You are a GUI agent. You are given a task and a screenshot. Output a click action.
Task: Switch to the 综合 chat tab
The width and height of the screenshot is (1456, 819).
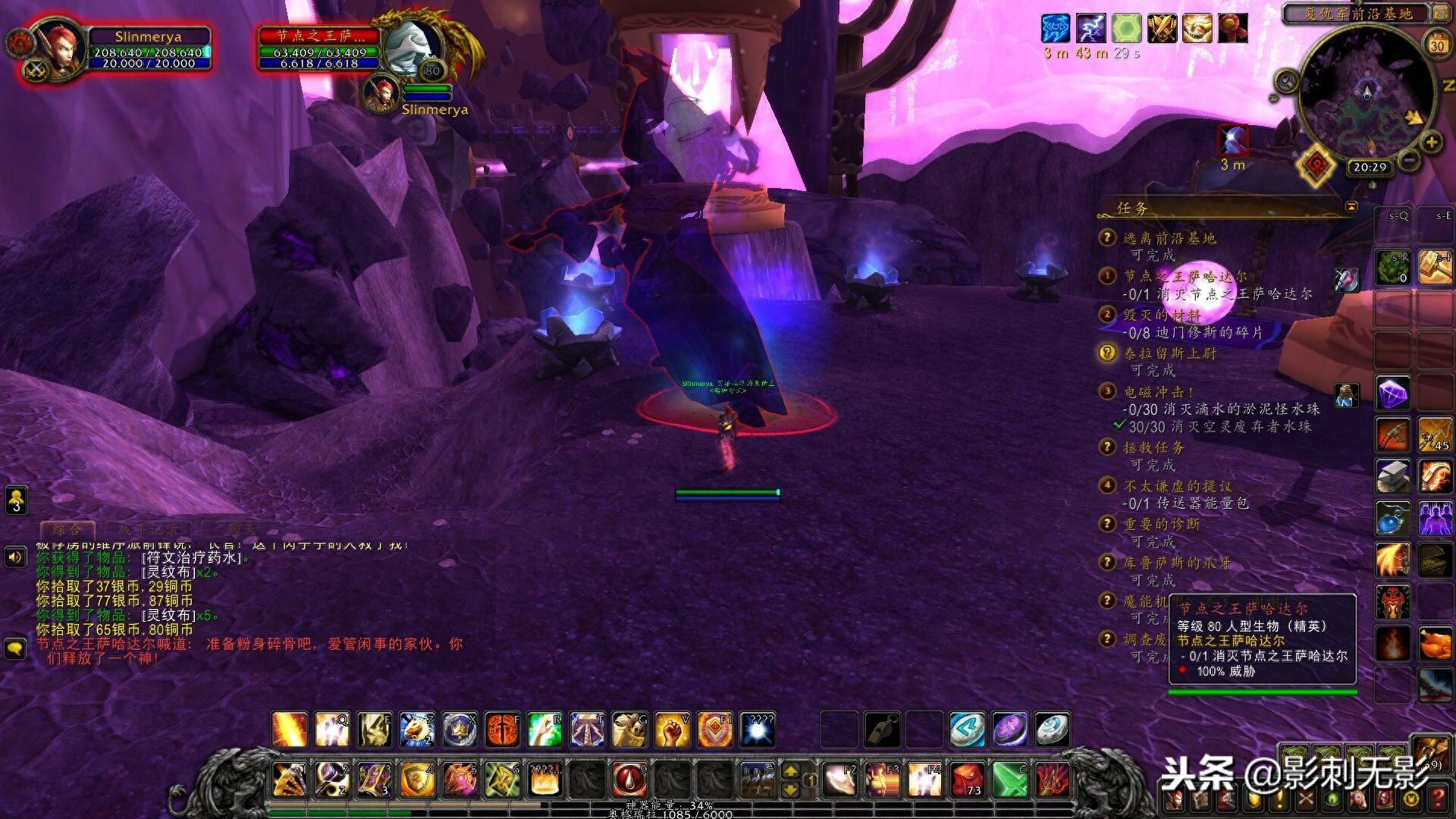(x=67, y=529)
